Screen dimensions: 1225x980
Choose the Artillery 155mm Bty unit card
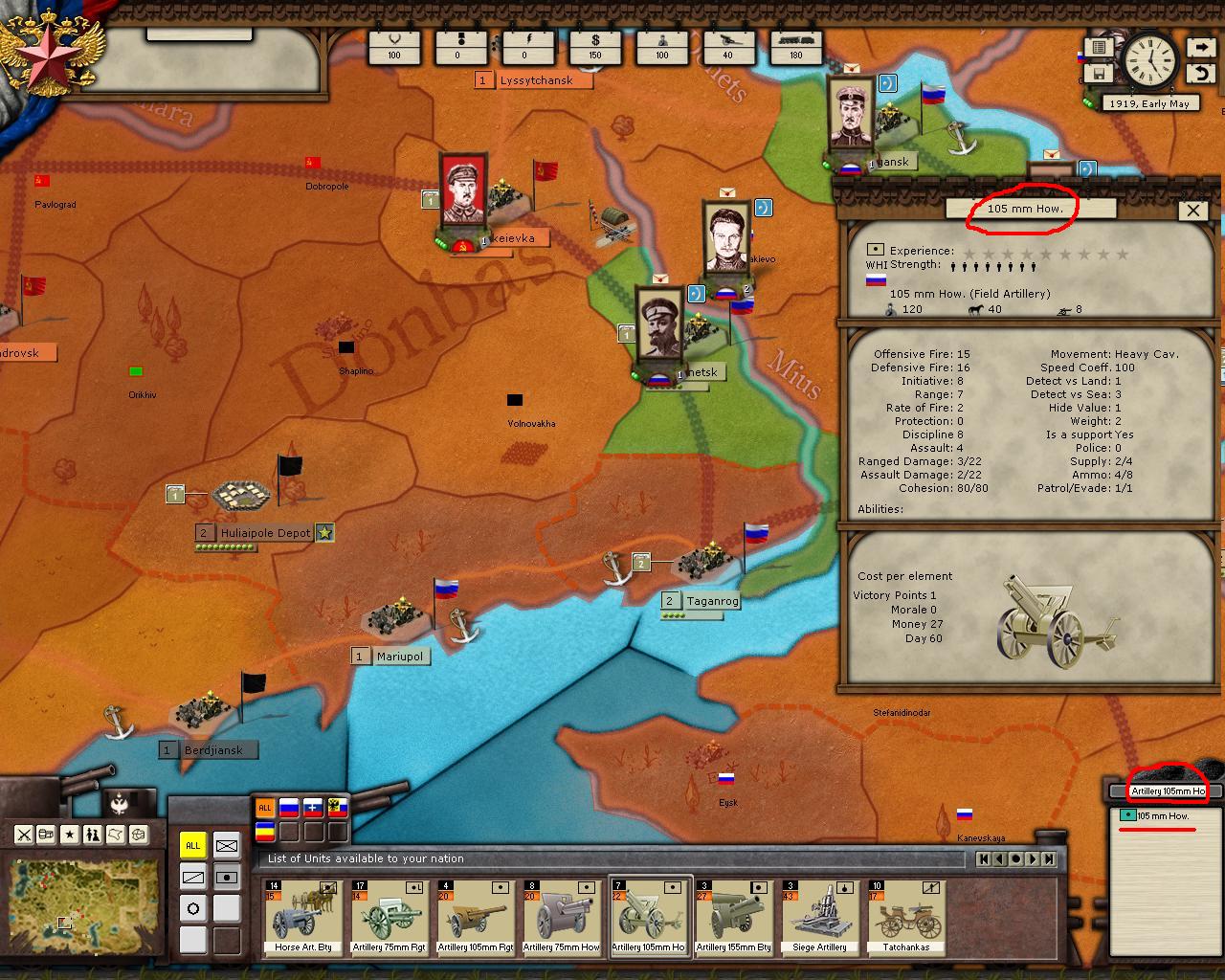(x=734, y=918)
